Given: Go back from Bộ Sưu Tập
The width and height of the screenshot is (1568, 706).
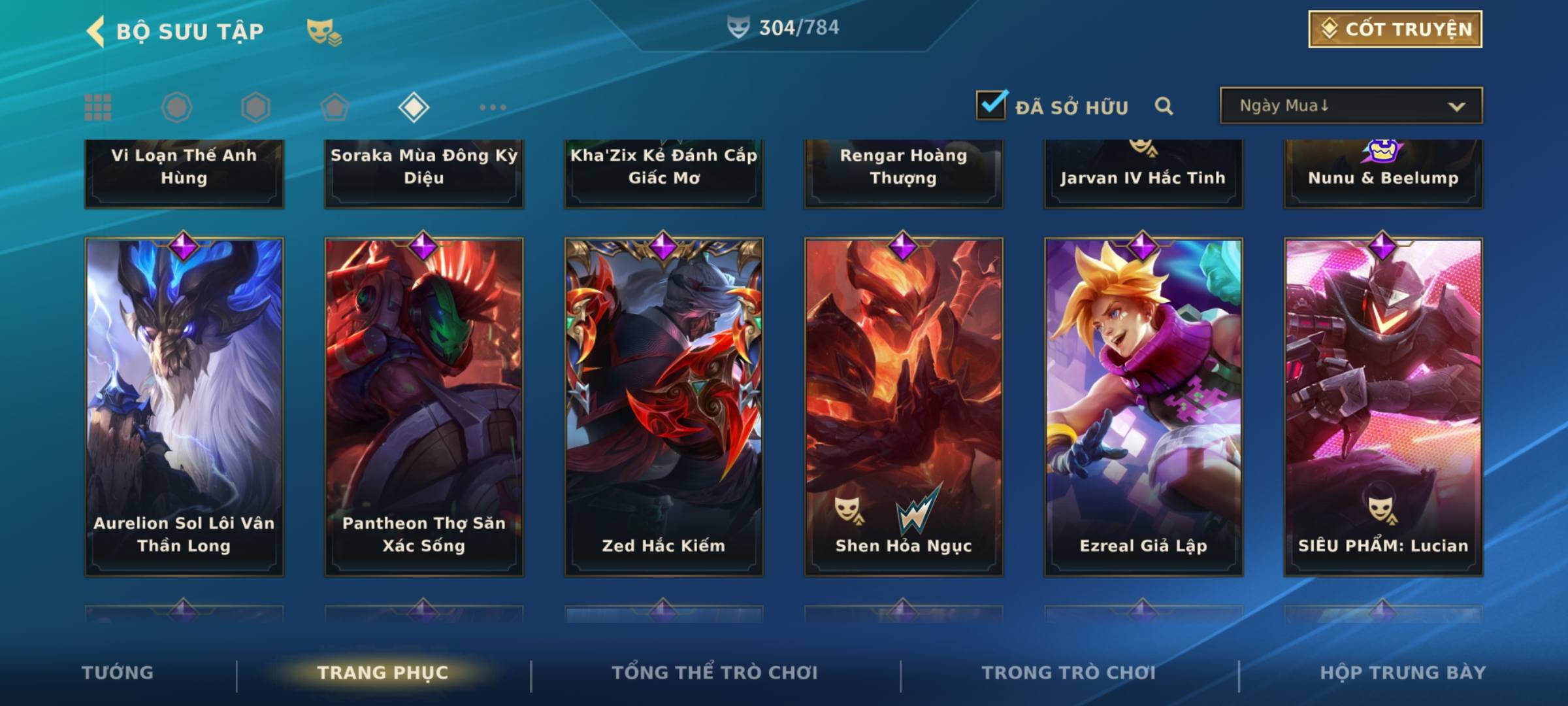Looking at the screenshot, I should pyautogui.click(x=96, y=31).
